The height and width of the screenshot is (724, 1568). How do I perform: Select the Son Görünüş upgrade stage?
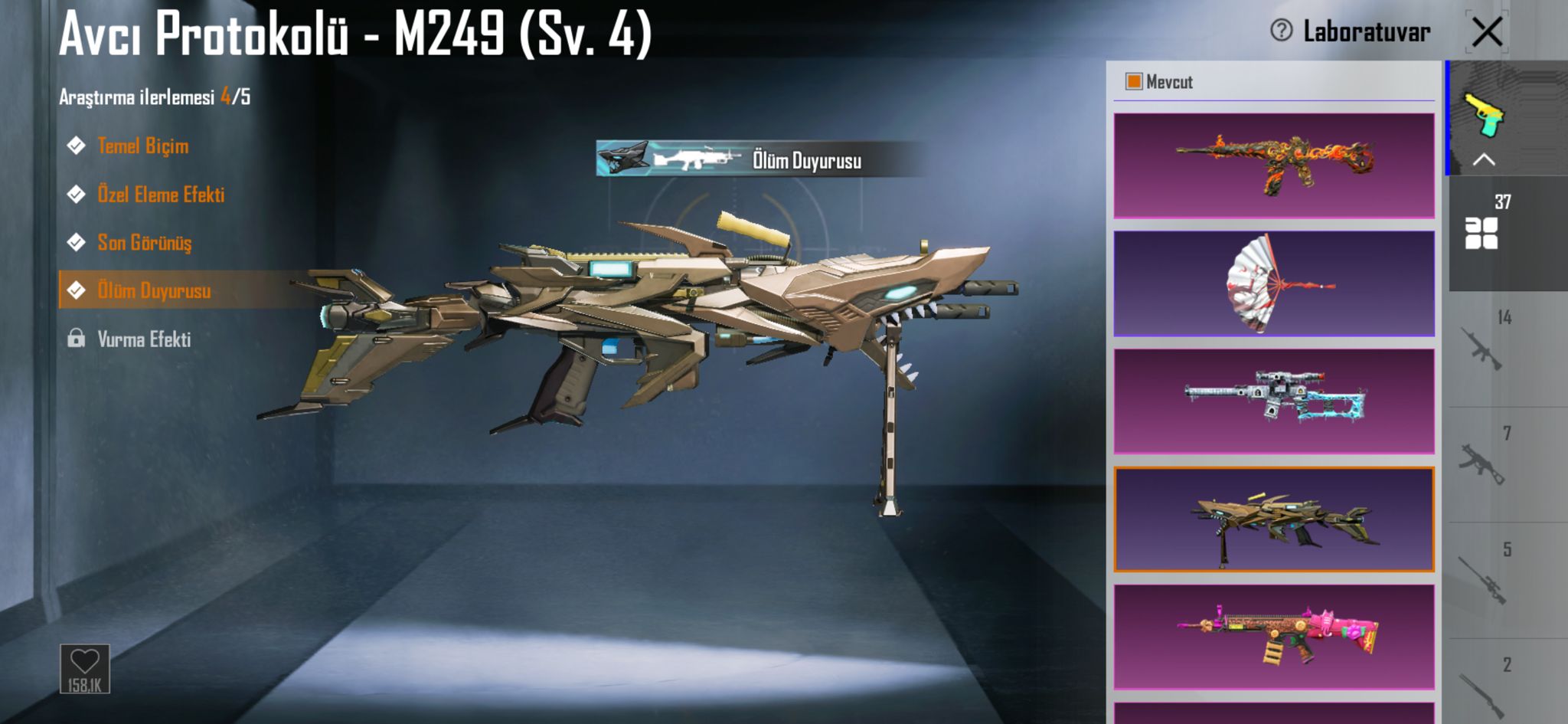pos(144,243)
